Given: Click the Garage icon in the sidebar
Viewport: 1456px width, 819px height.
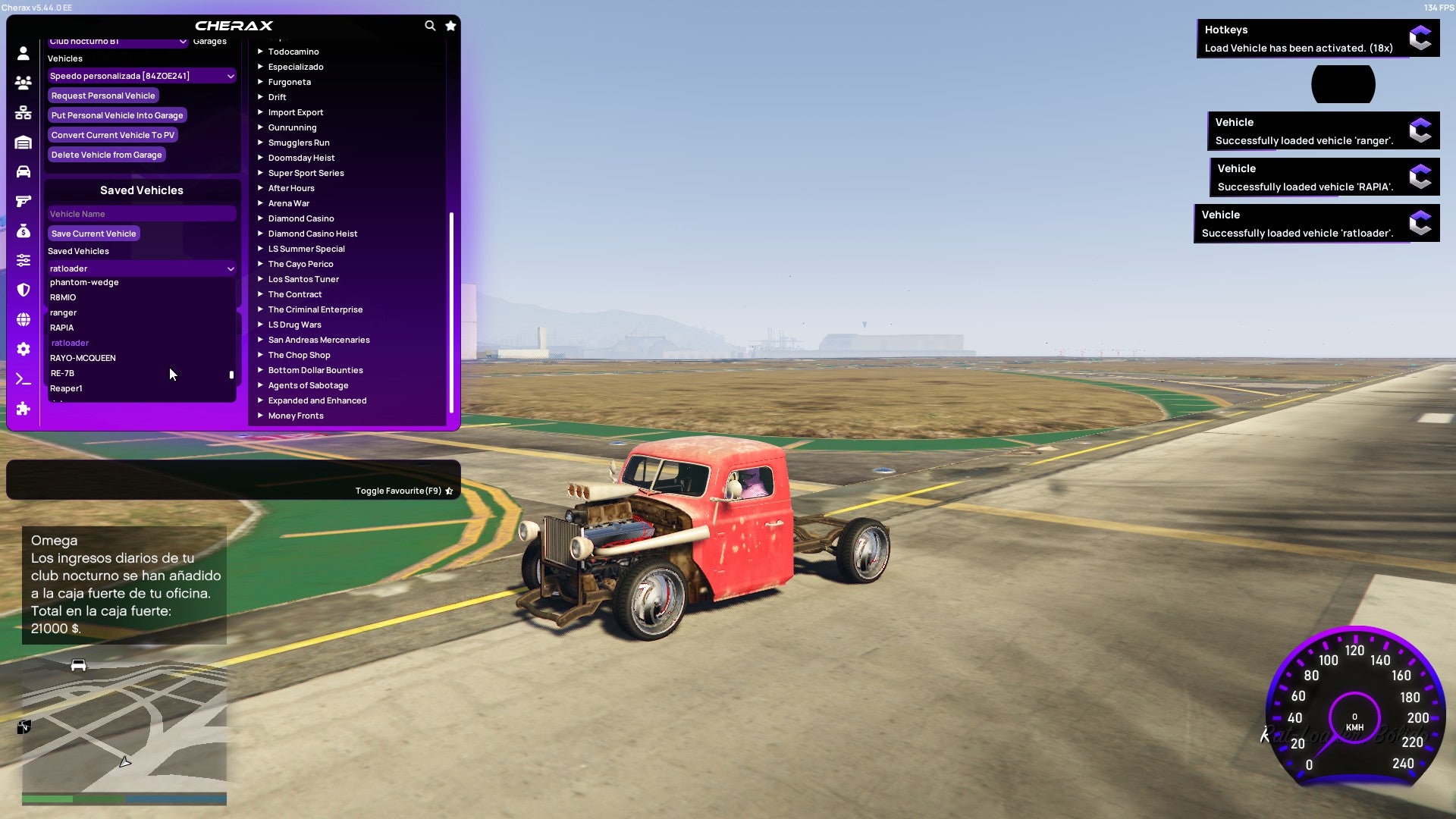Looking at the screenshot, I should pyautogui.click(x=23, y=142).
